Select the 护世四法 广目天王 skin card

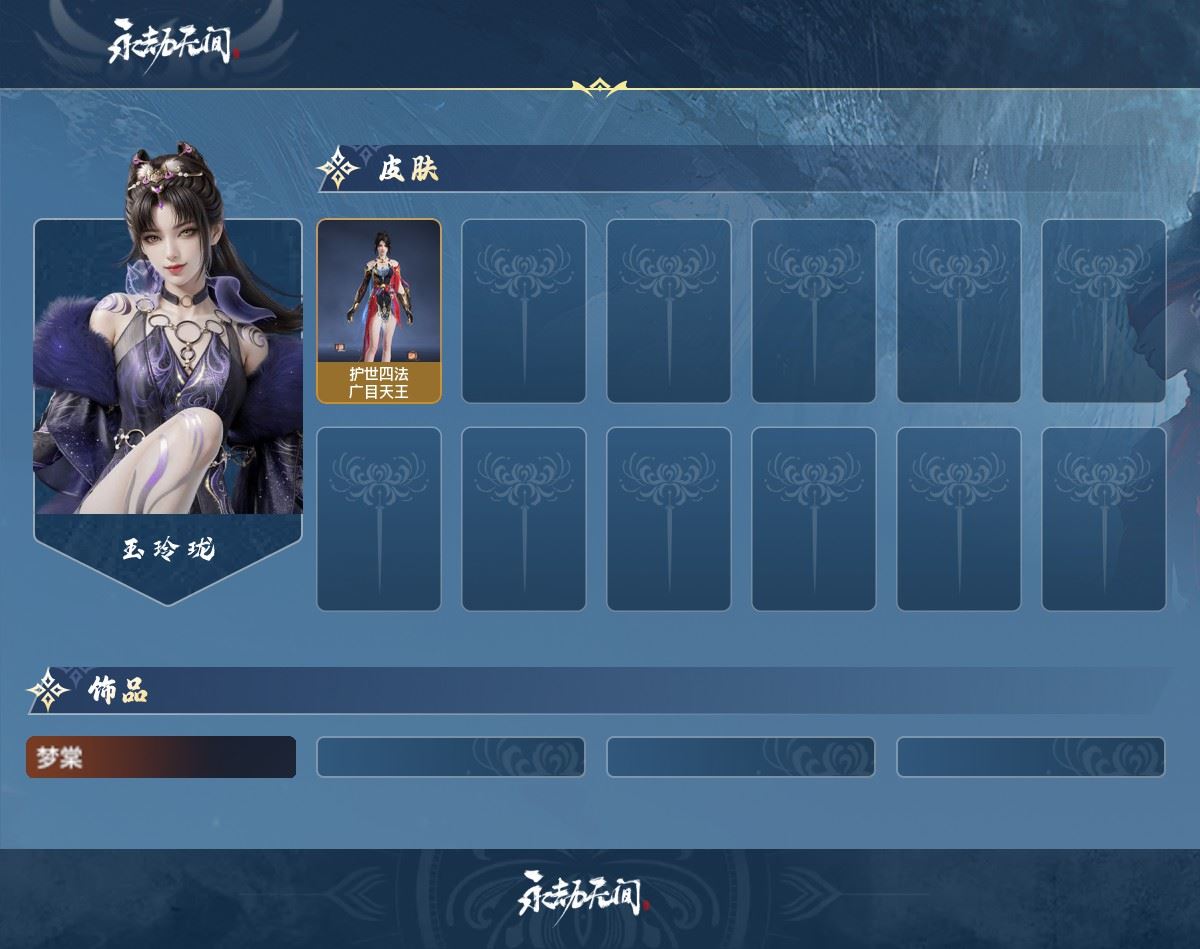point(379,311)
